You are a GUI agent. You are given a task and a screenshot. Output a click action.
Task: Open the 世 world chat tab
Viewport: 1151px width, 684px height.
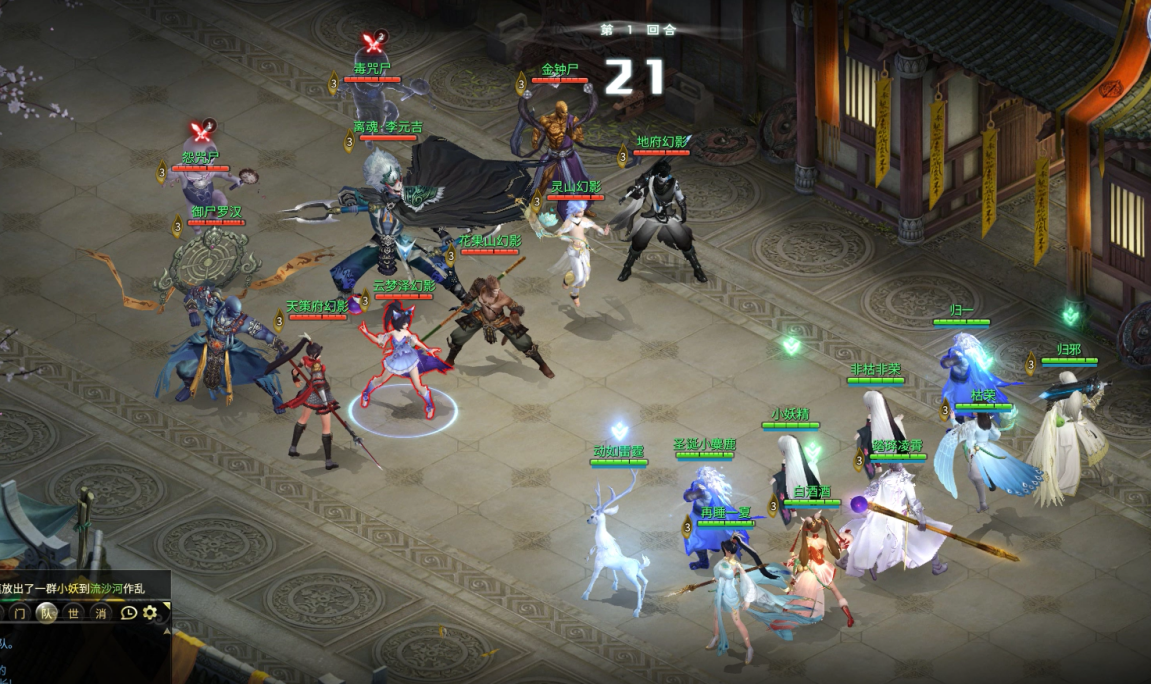pyautogui.click(x=73, y=613)
